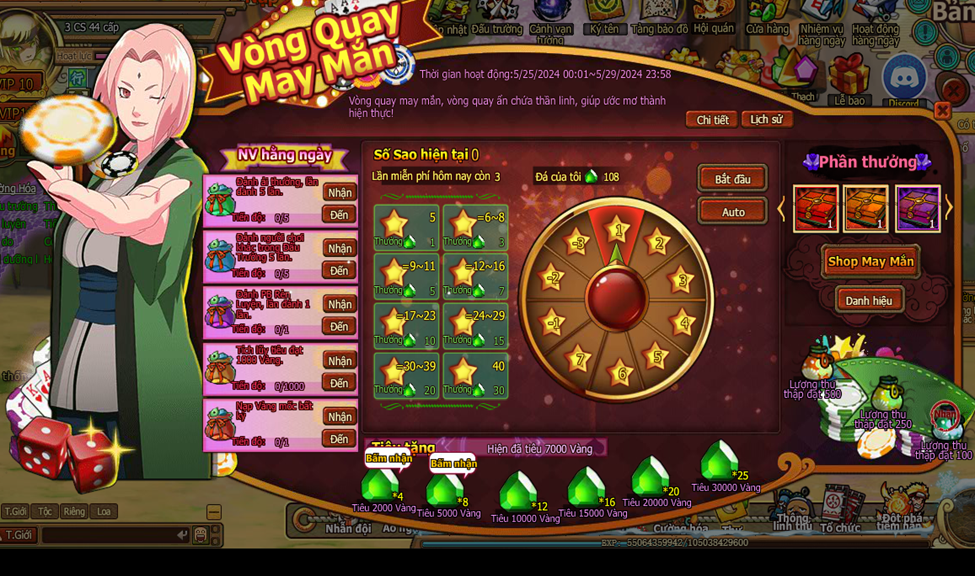Open Shop May Mắn
975x576 pixels.
(x=870, y=262)
